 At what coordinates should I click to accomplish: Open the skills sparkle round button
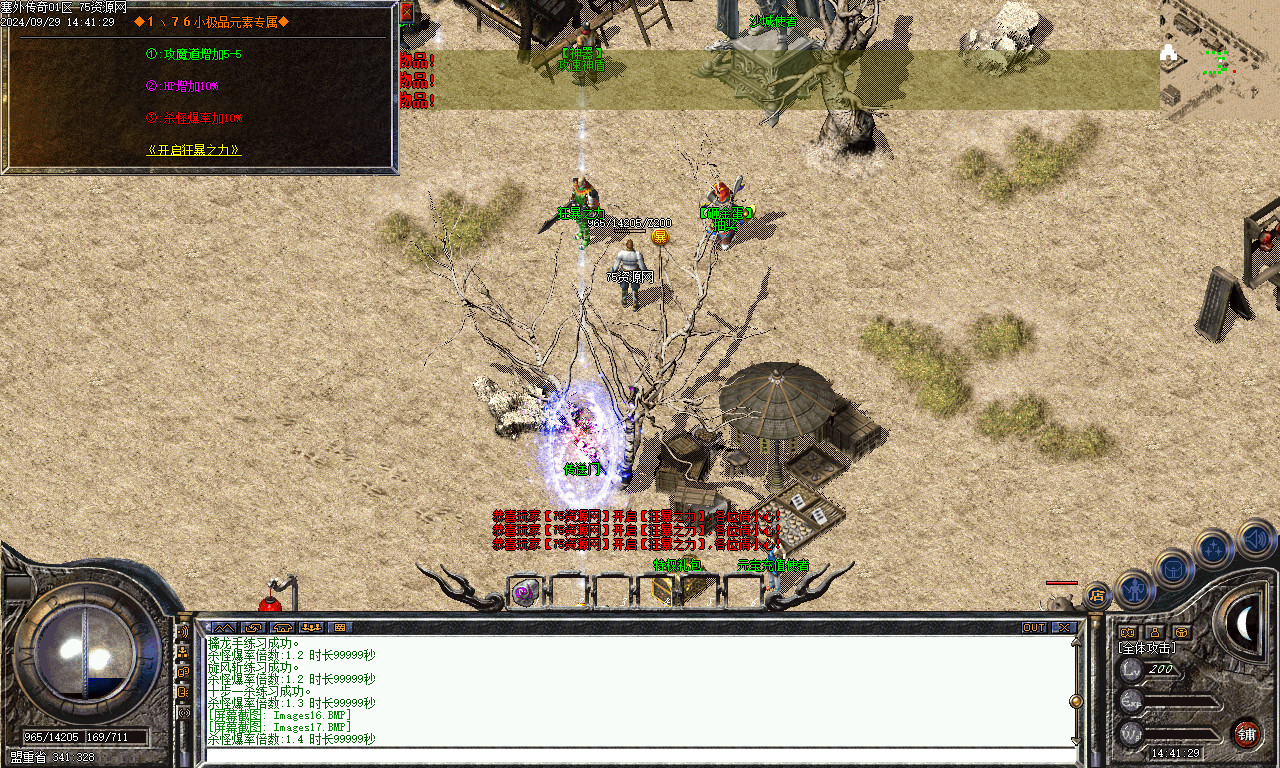coord(1214,548)
